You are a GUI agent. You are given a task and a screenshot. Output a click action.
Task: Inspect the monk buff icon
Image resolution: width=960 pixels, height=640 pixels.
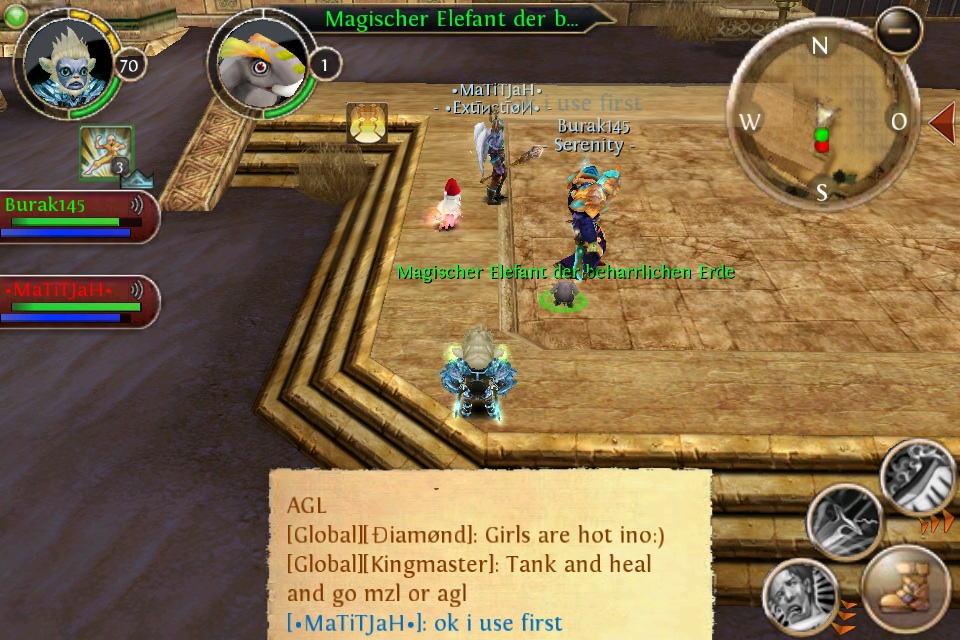(105, 152)
